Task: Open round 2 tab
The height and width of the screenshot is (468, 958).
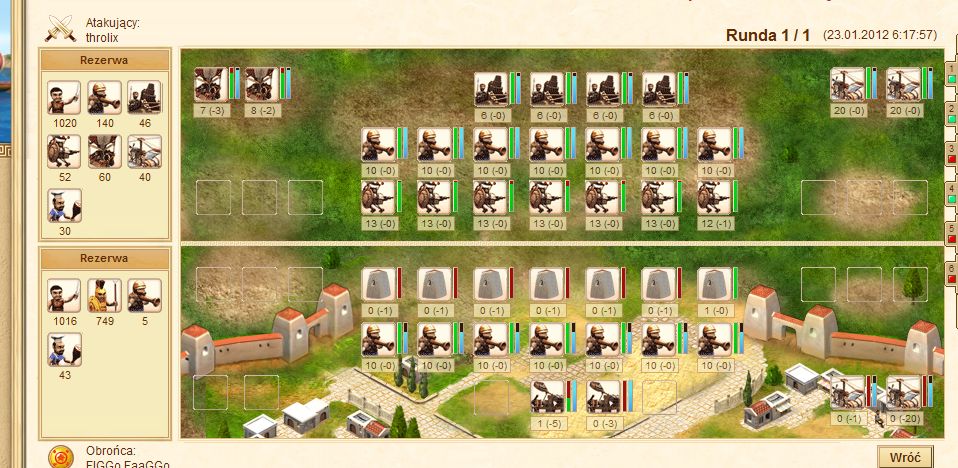Action: click(x=952, y=112)
